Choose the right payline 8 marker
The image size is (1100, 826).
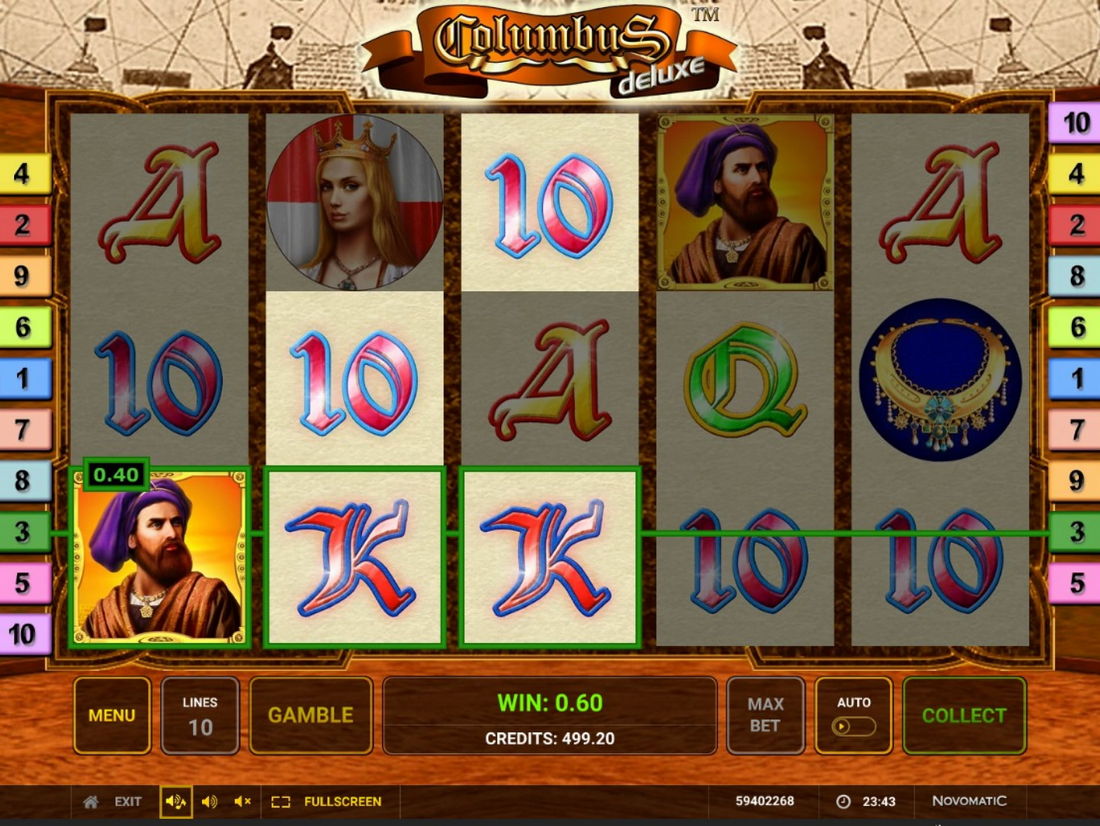[x=1076, y=276]
